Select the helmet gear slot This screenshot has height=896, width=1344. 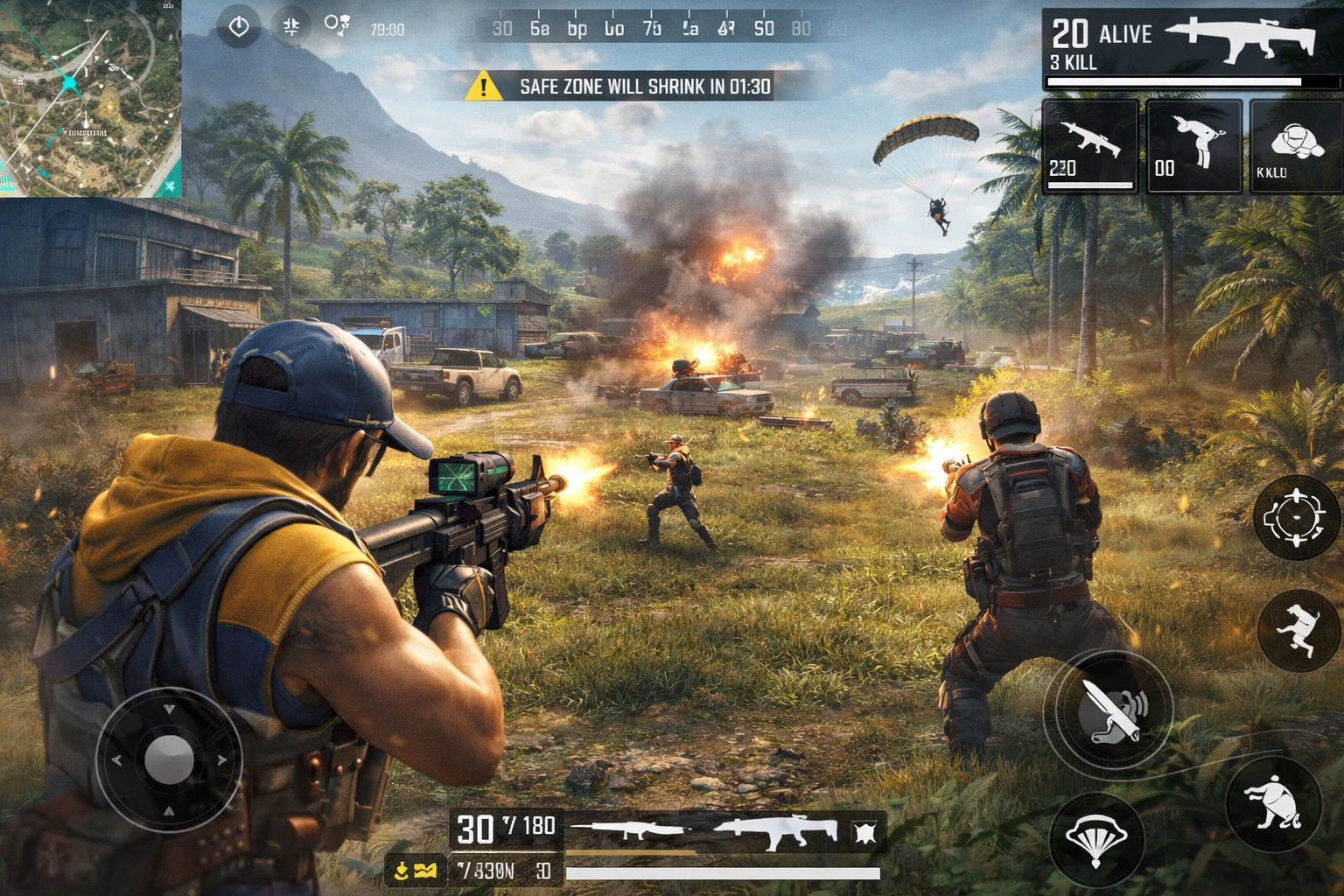[x=1296, y=145]
